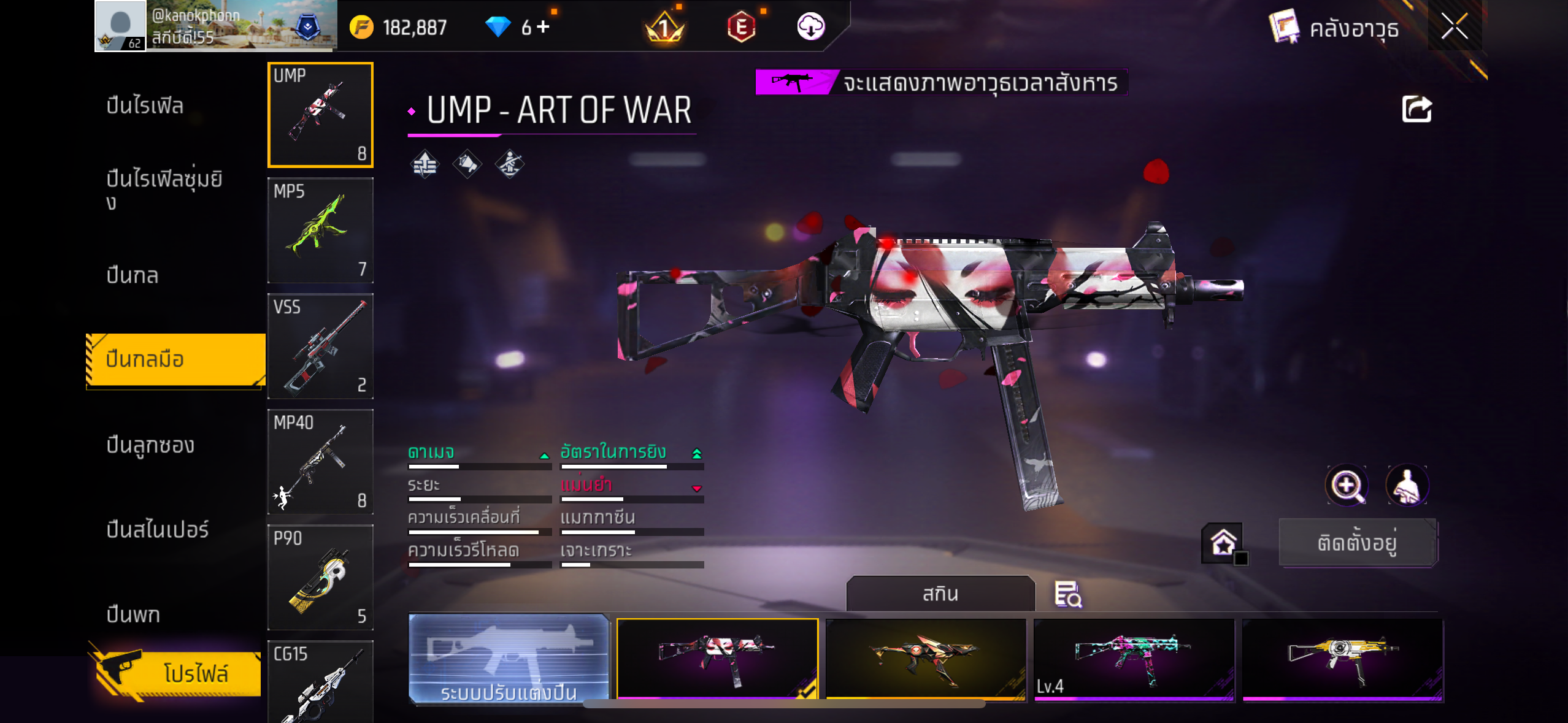
Task: Select the MP5 weapon tile
Action: pyautogui.click(x=320, y=231)
